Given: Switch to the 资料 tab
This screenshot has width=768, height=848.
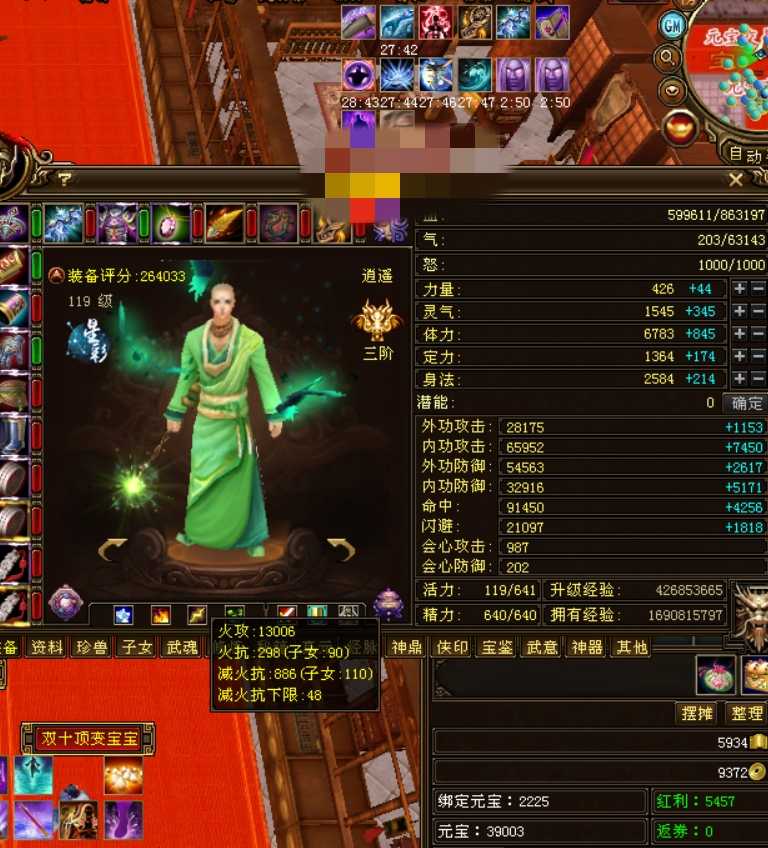Looking at the screenshot, I should point(47,647).
